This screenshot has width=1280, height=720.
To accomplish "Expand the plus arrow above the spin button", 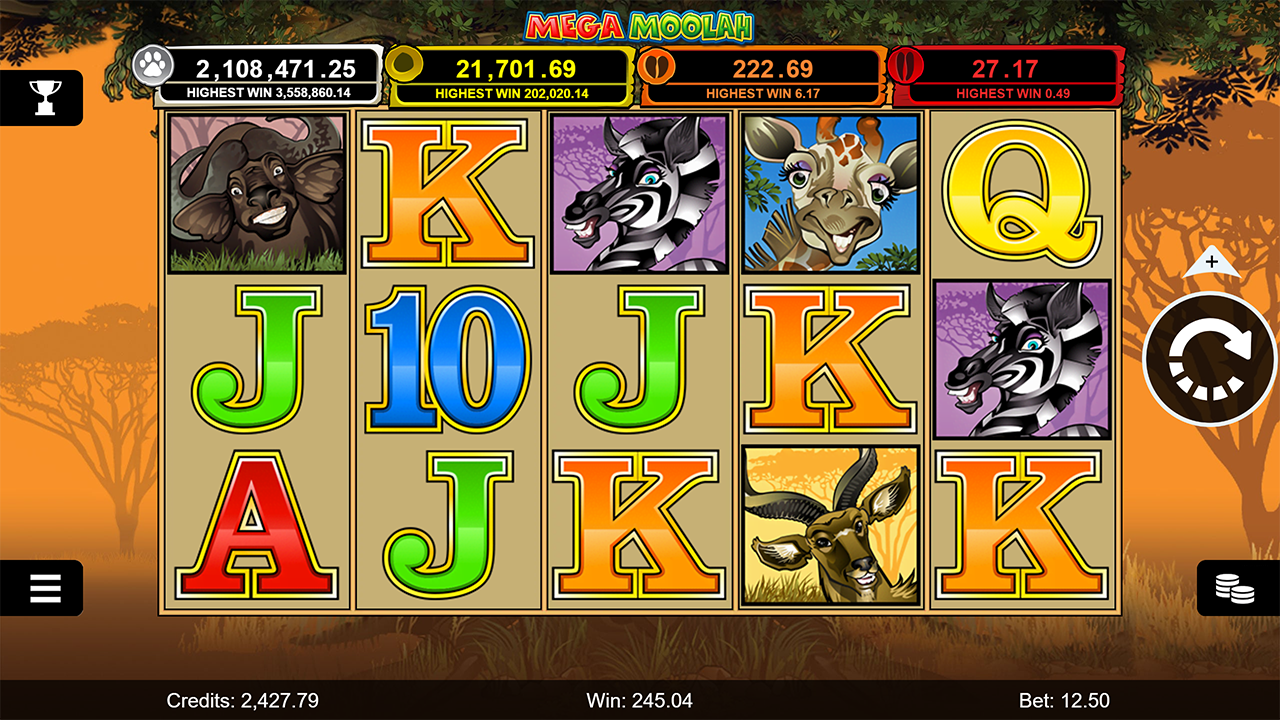I will (1211, 262).
